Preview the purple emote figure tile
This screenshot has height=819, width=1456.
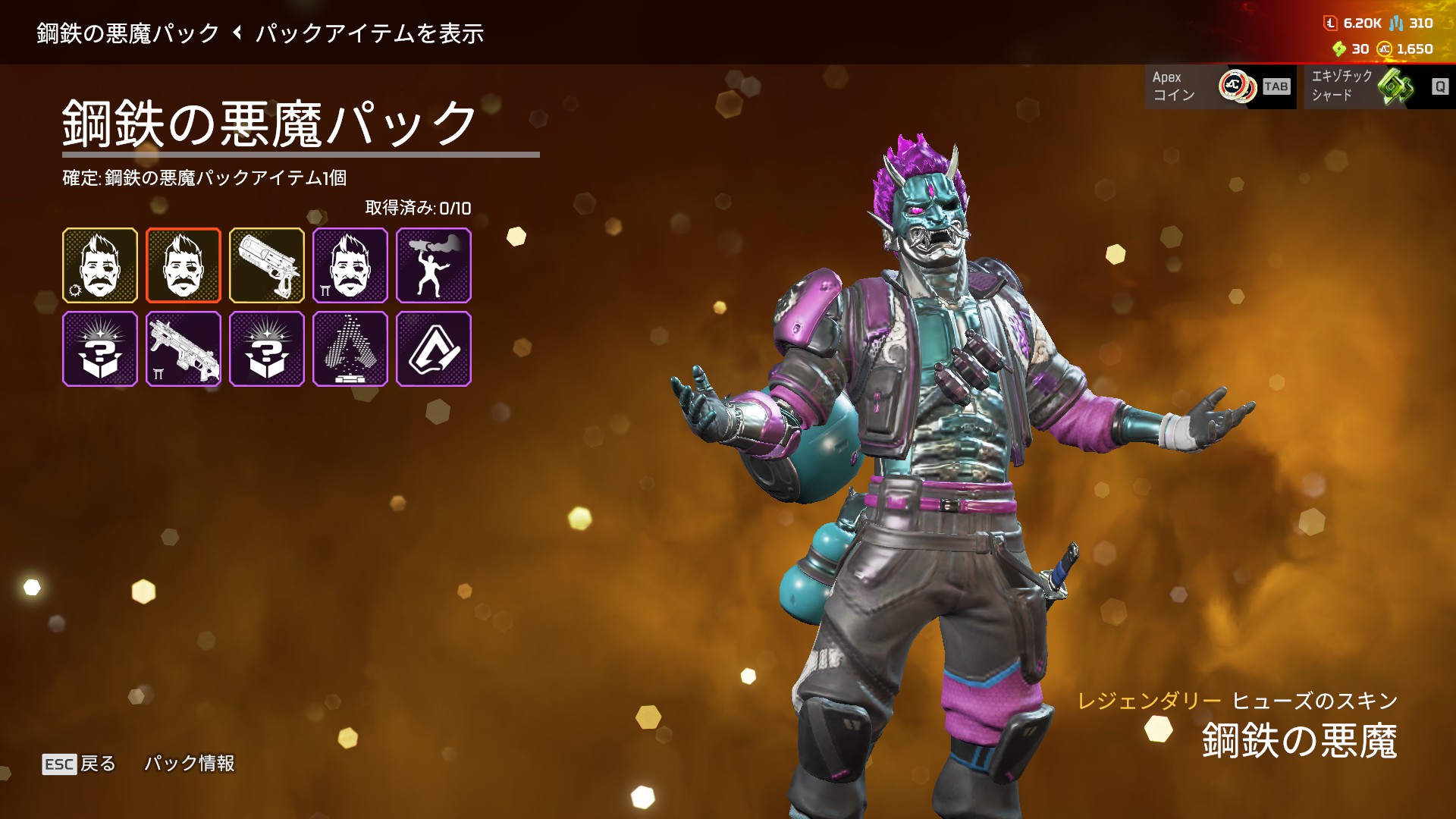click(x=434, y=265)
